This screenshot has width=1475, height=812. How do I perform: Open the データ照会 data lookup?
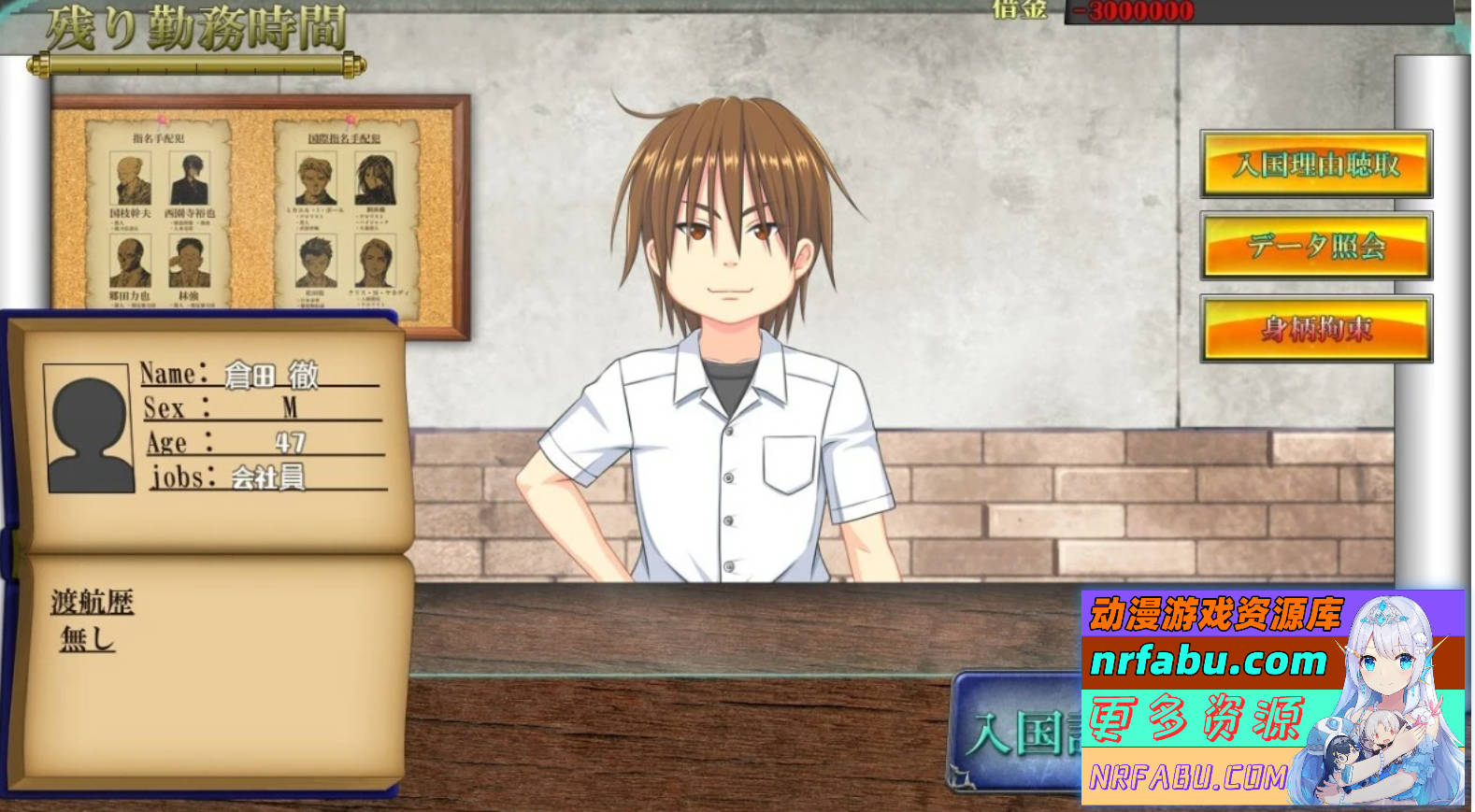pyautogui.click(x=1315, y=247)
